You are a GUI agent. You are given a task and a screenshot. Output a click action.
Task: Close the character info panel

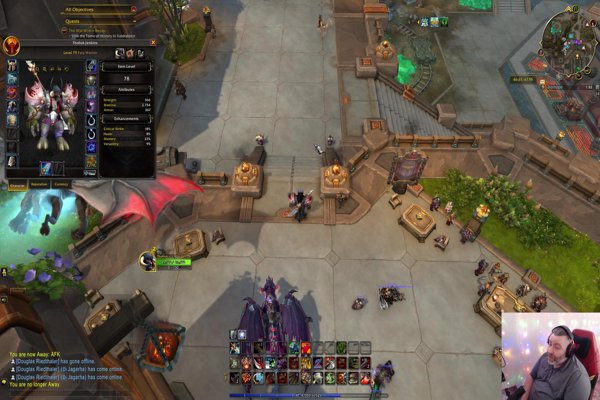153,43
